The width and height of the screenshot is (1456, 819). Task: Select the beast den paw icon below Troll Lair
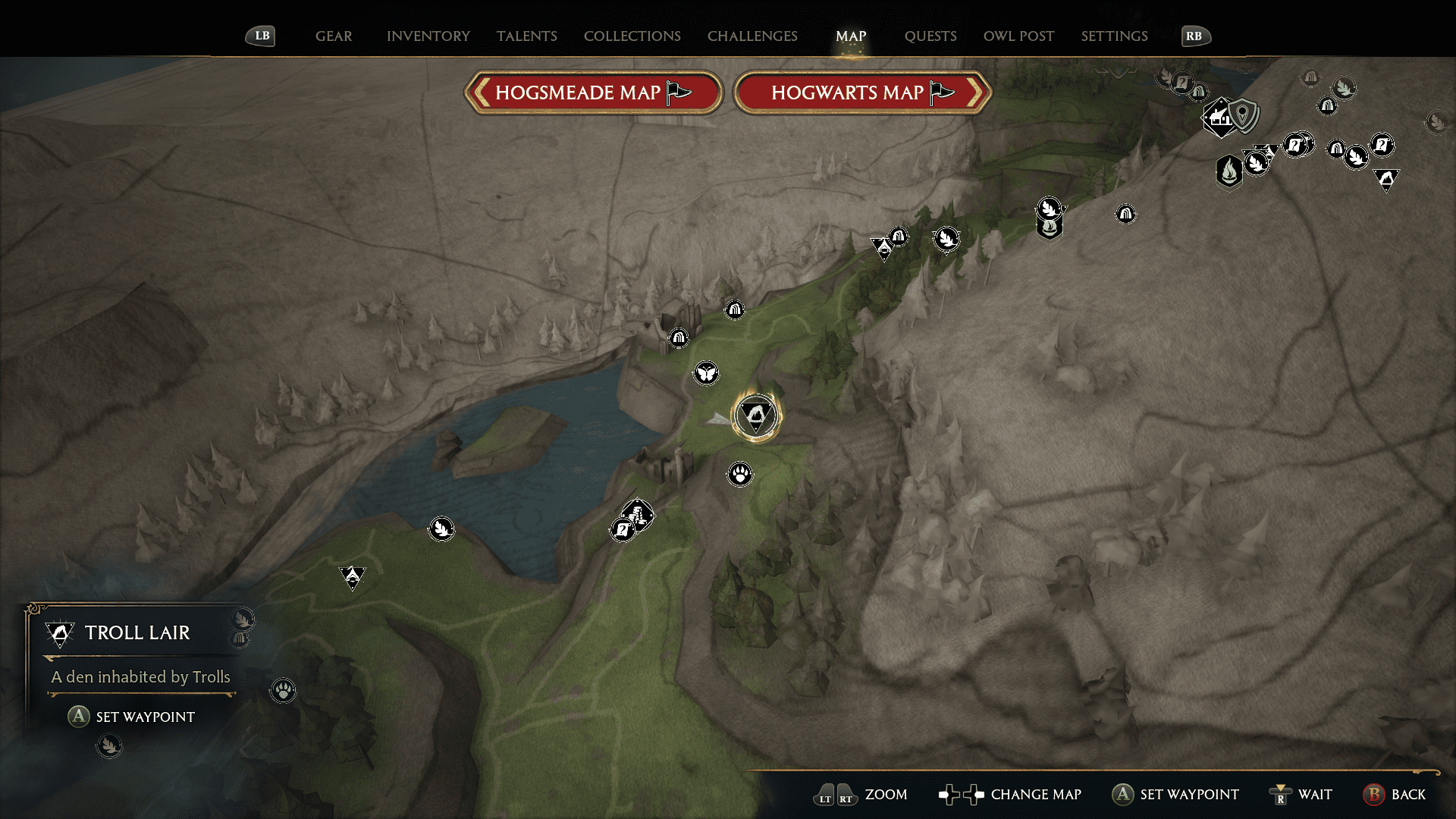pos(739,474)
